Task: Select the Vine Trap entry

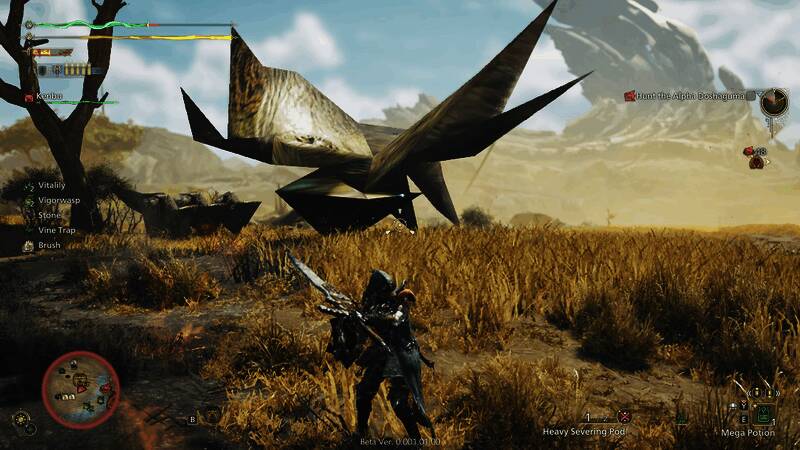Action: tap(57, 229)
